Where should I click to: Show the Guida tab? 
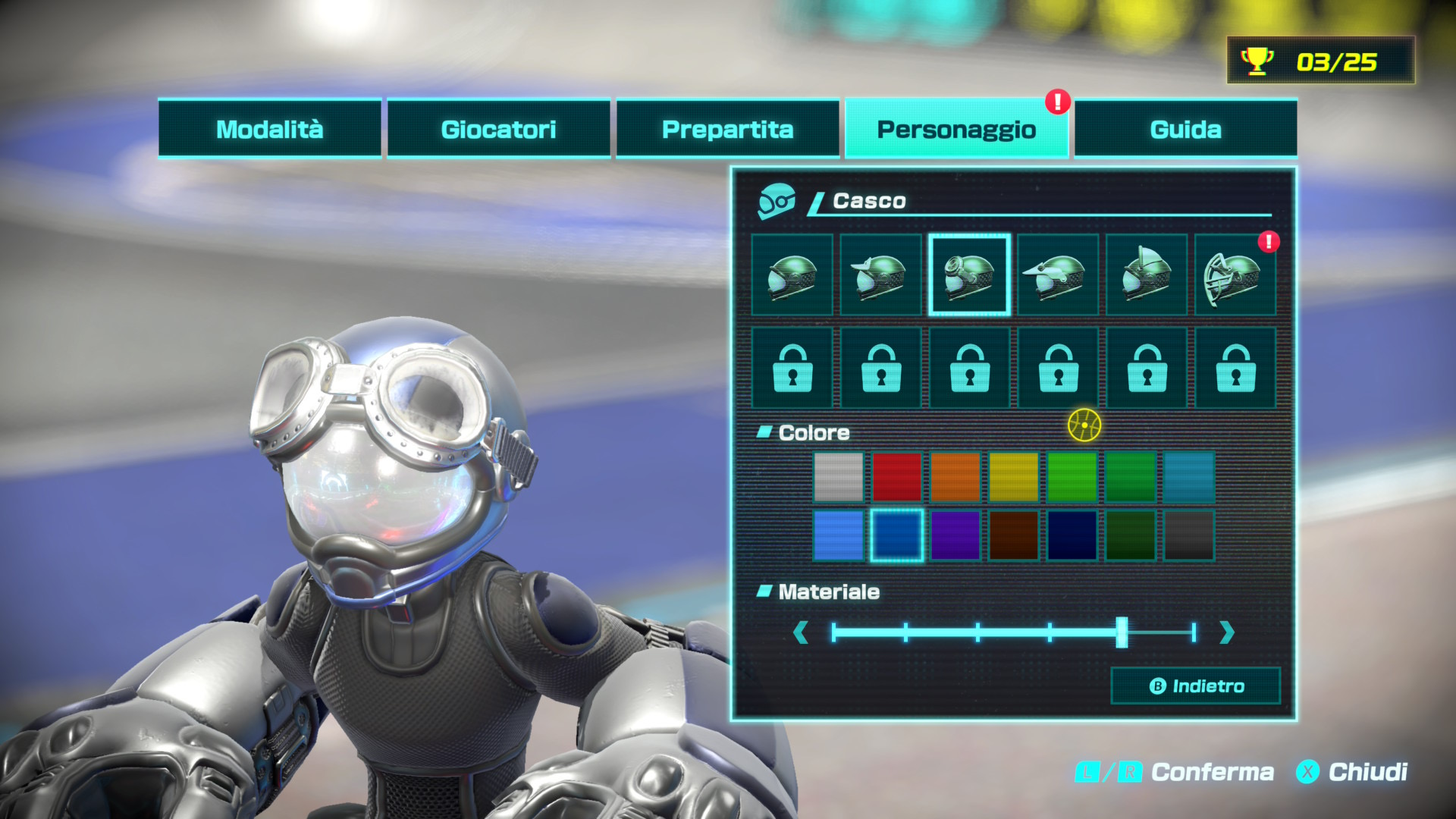1185,129
